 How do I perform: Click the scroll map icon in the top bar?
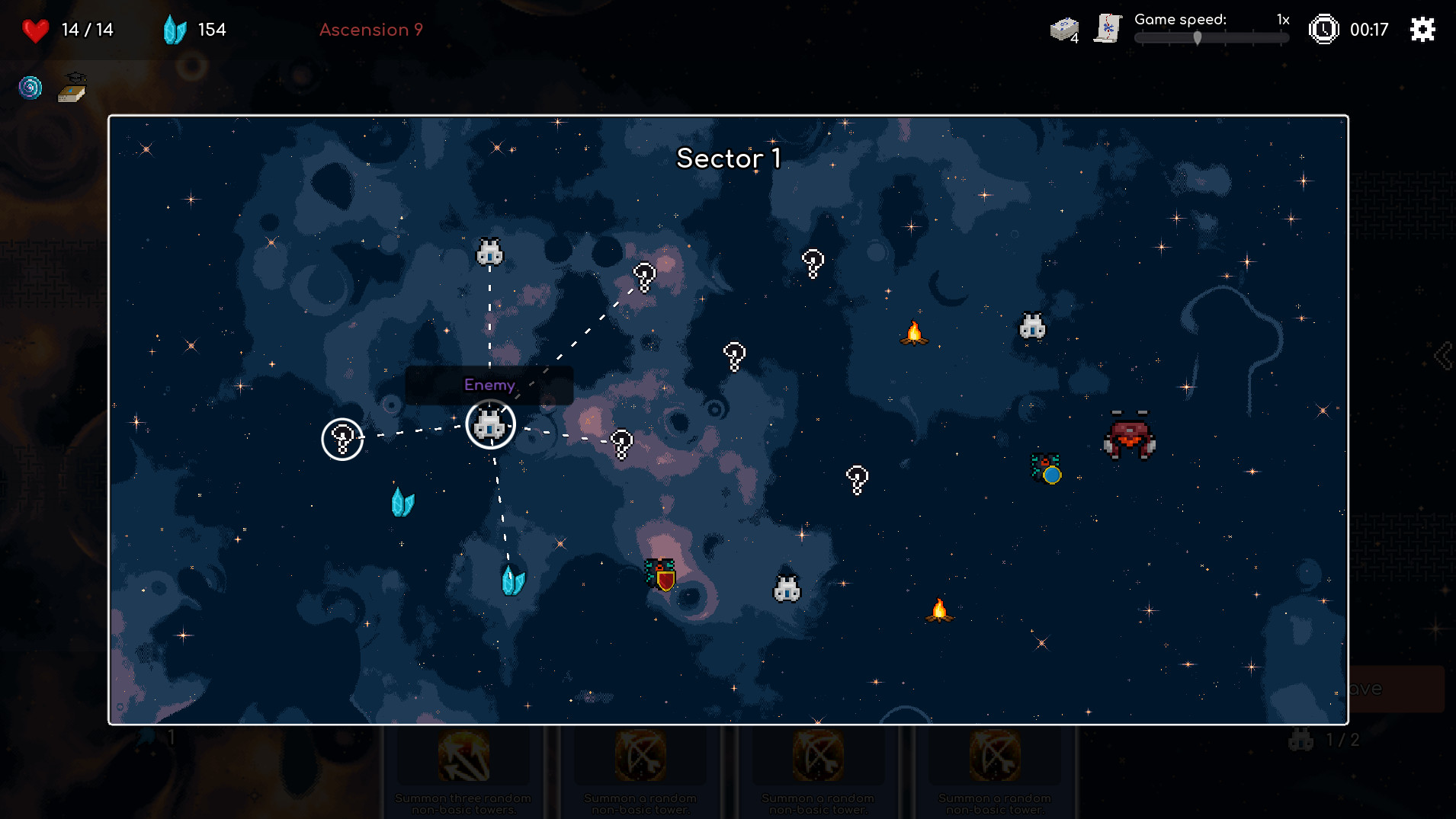(x=1107, y=28)
